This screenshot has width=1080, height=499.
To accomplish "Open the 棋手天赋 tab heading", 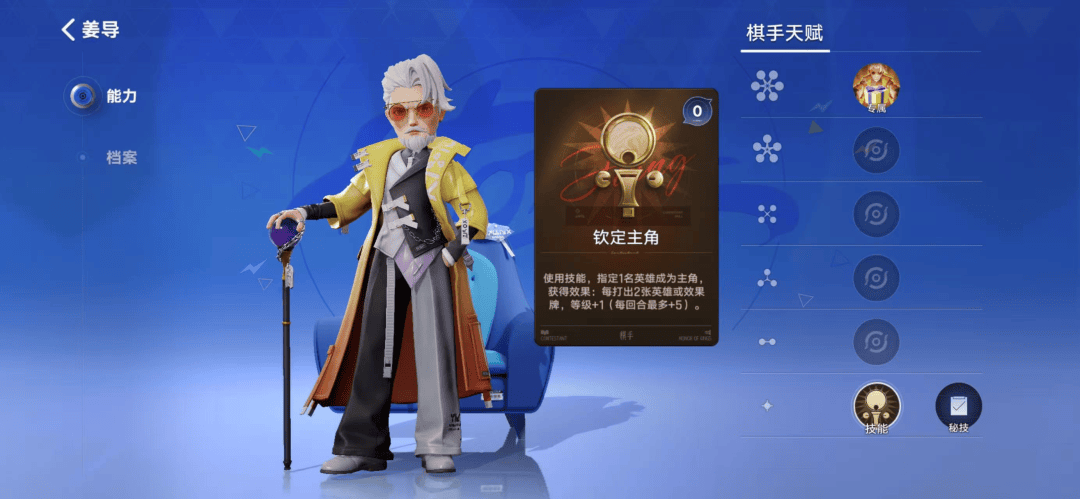I will tap(786, 33).
